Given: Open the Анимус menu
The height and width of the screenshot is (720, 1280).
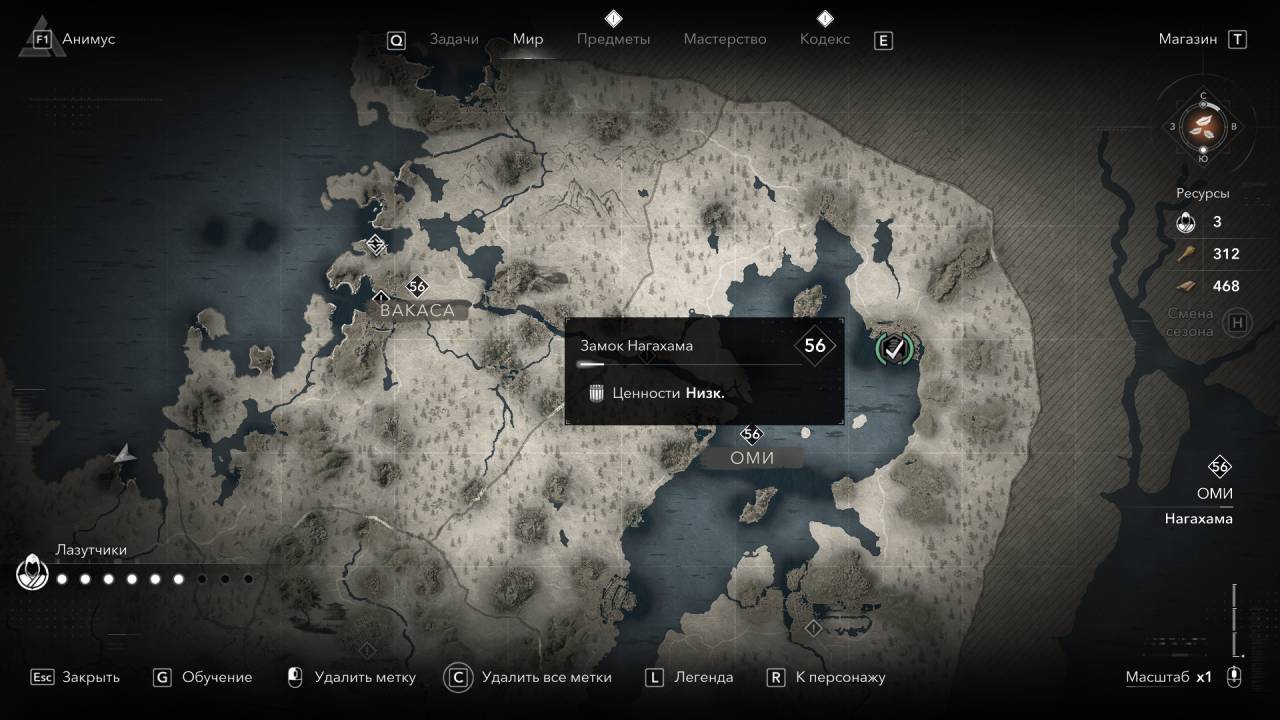Looking at the screenshot, I should [88, 39].
